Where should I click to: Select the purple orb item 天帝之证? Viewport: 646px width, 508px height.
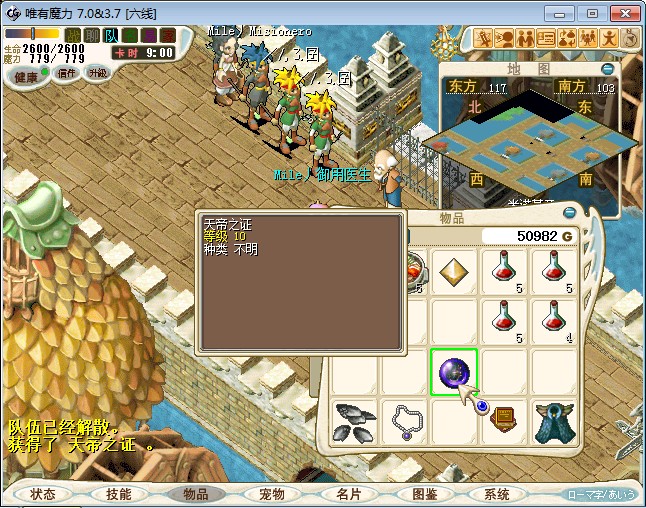coord(453,372)
